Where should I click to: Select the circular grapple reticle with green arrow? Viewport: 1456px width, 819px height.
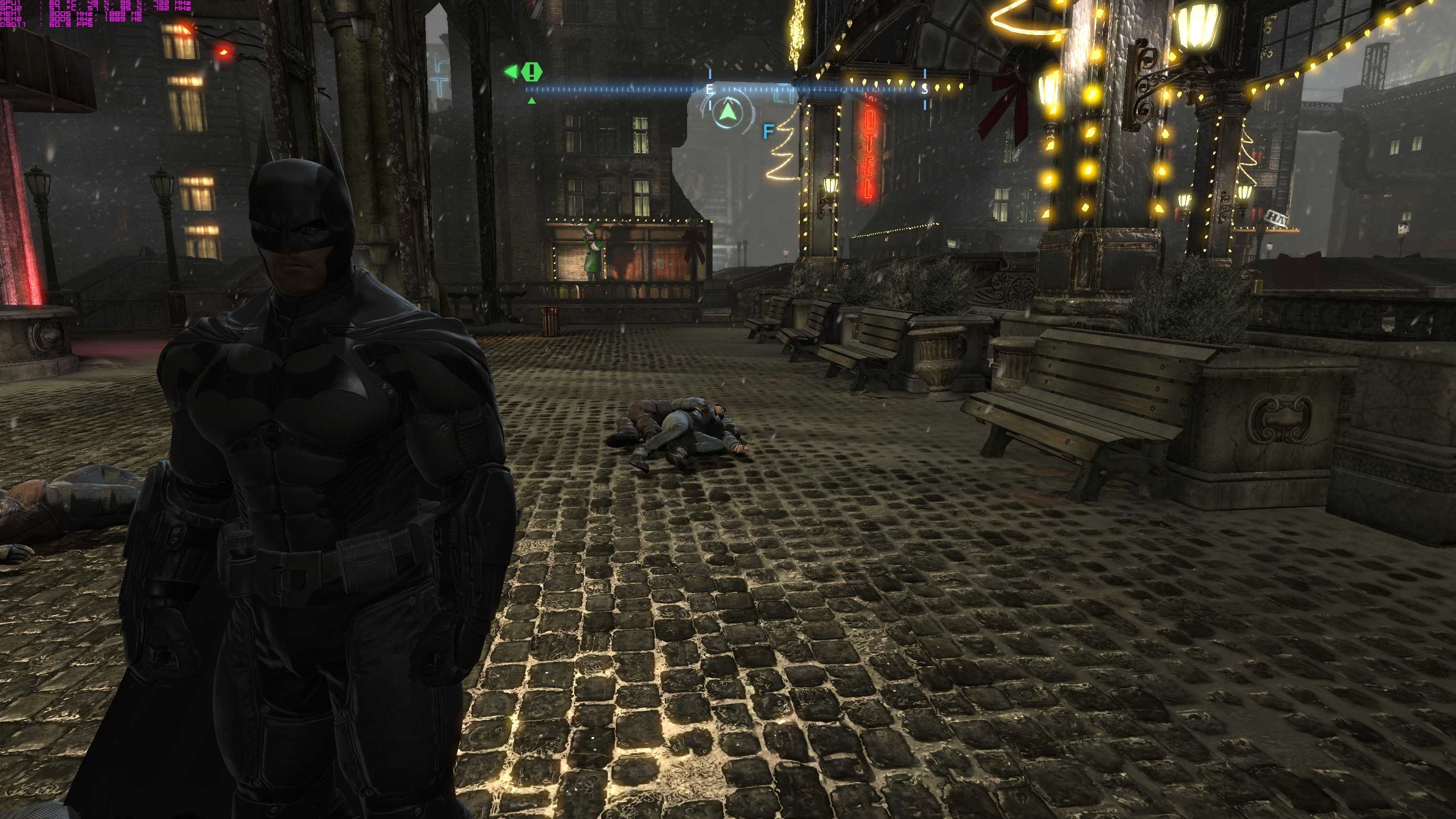coord(727,112)
